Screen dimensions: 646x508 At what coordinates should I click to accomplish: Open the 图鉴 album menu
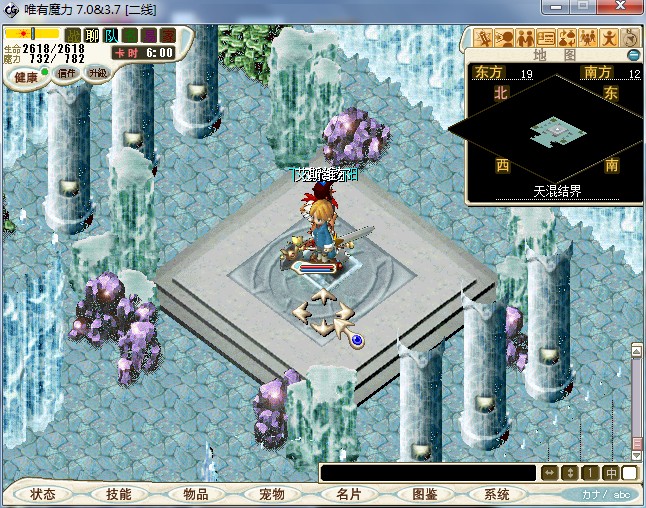pos(423,494)
